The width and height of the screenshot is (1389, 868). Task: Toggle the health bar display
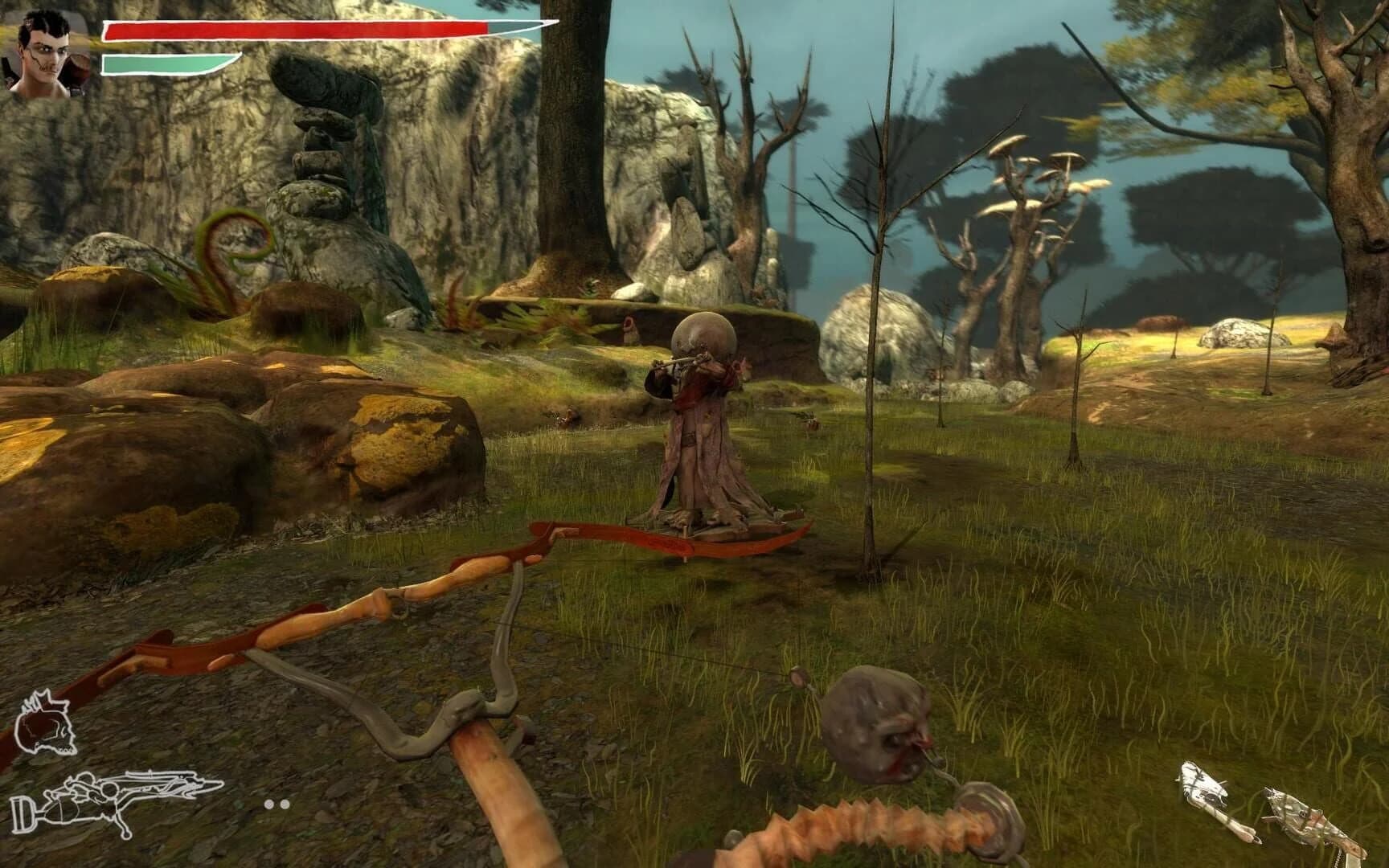coord(297,28)
